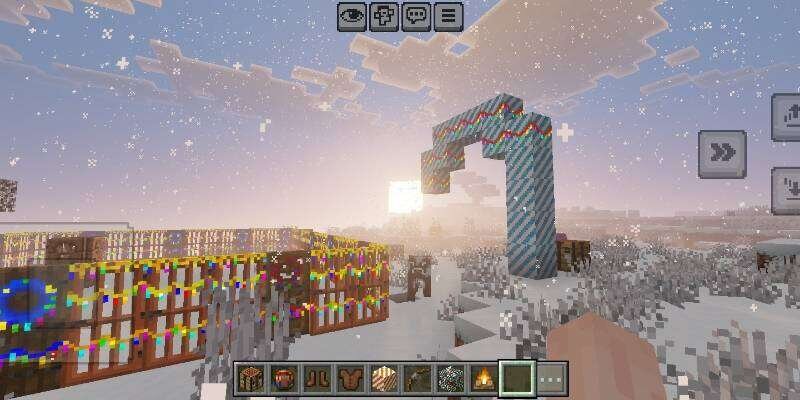
Task: Select the crafting table hotbar slot
Action: tap(251, 380)
